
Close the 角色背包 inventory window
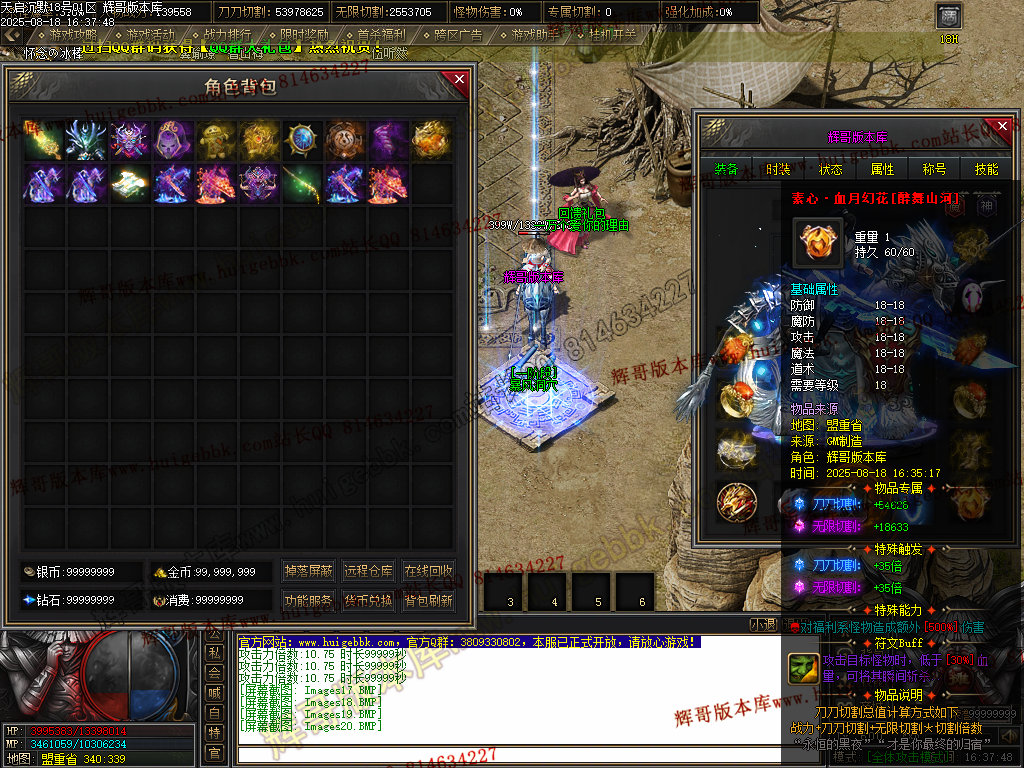(x=459, y=79)
